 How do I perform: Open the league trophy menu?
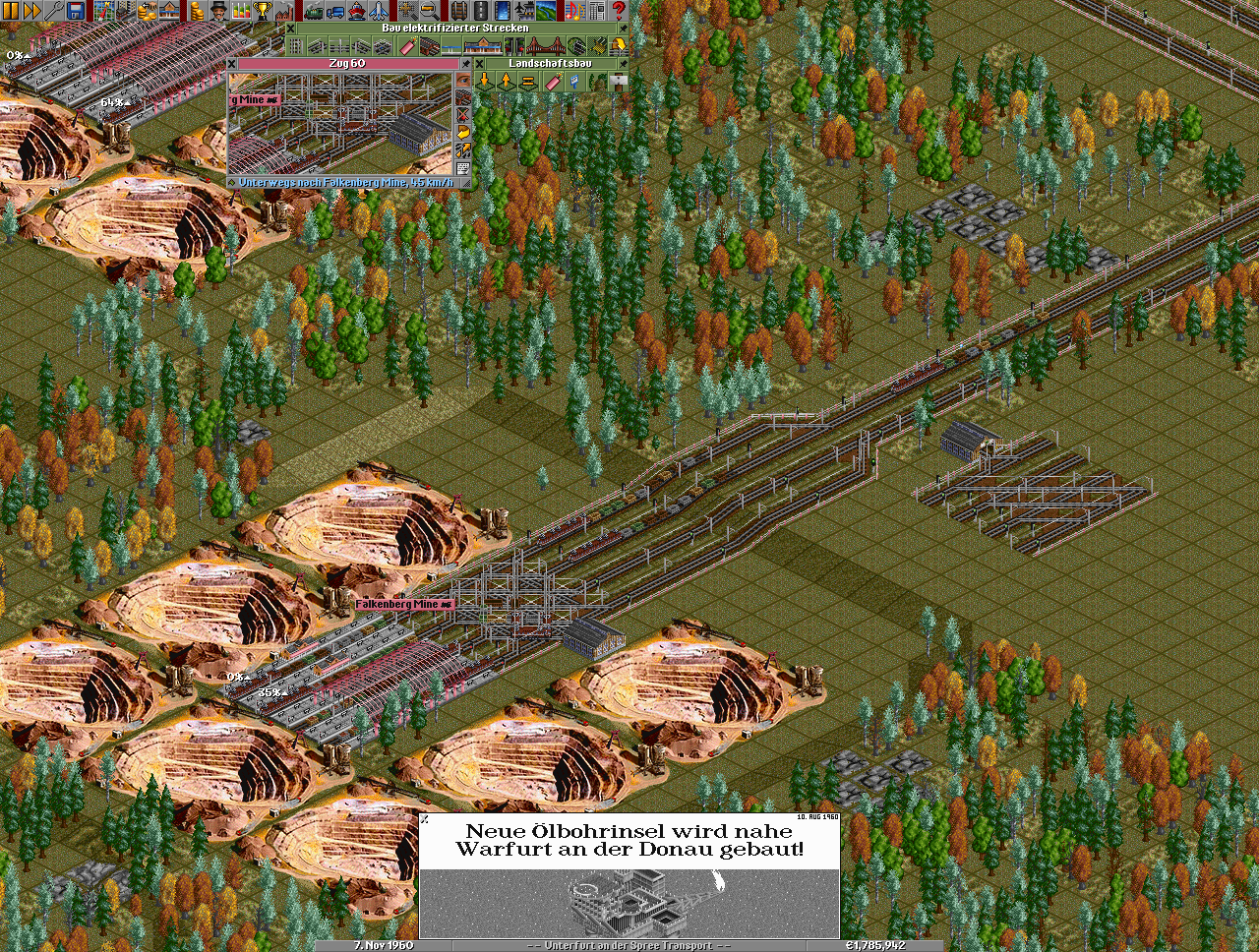click(x=263, y=11)
